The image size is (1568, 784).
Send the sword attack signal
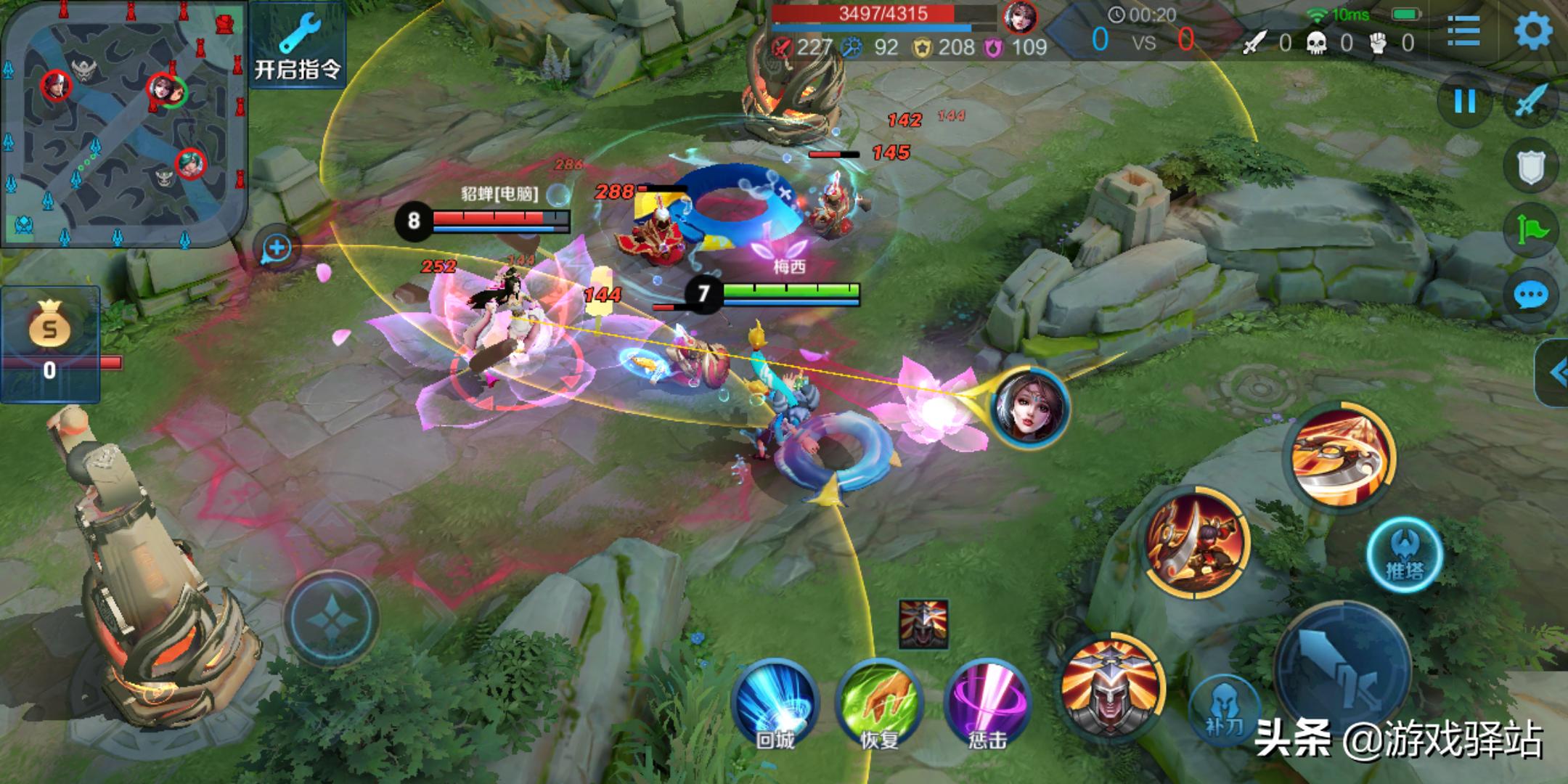click(x=1532, y=101)
